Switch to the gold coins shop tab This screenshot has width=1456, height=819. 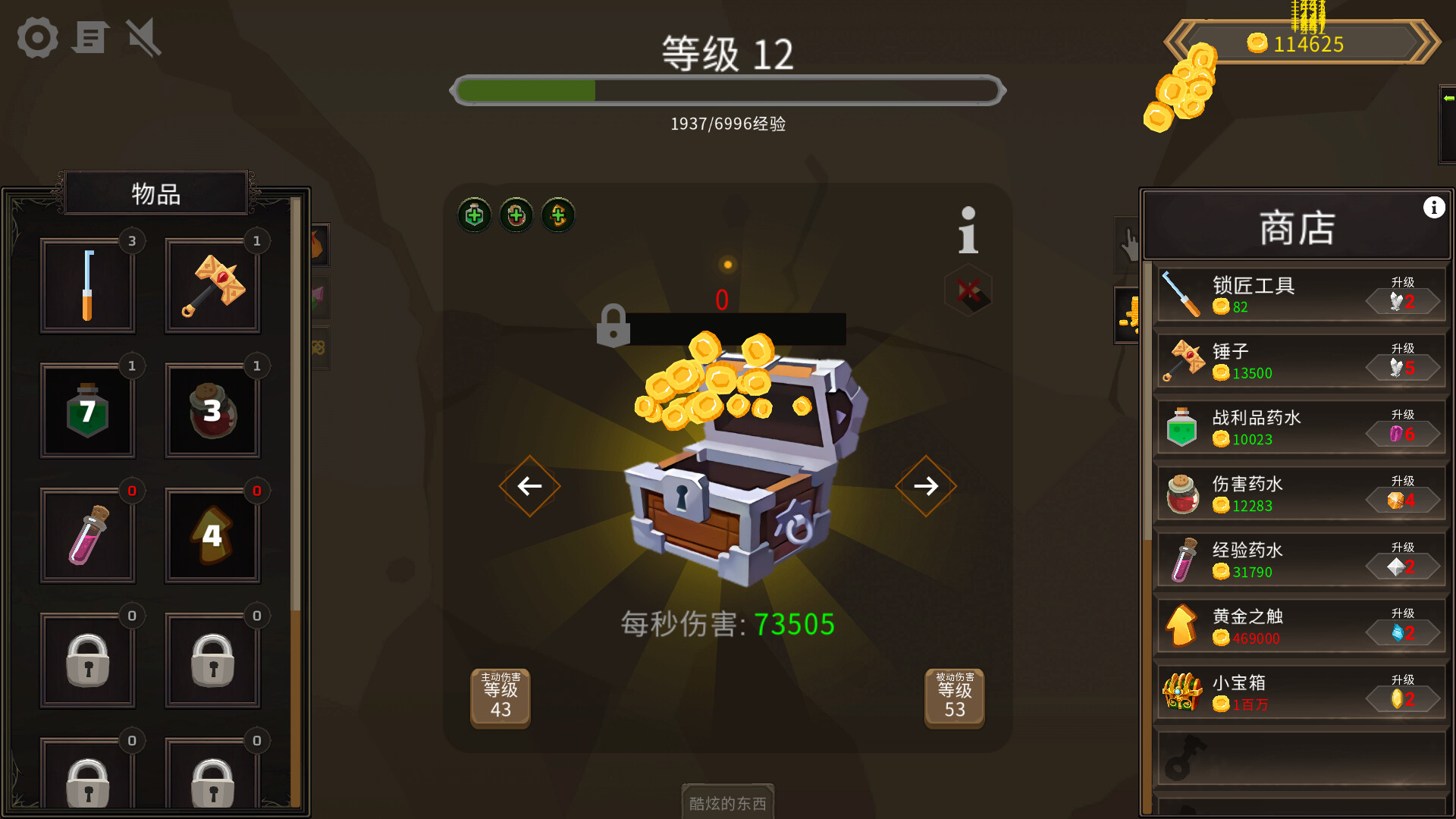click(x=1127, y=315)
